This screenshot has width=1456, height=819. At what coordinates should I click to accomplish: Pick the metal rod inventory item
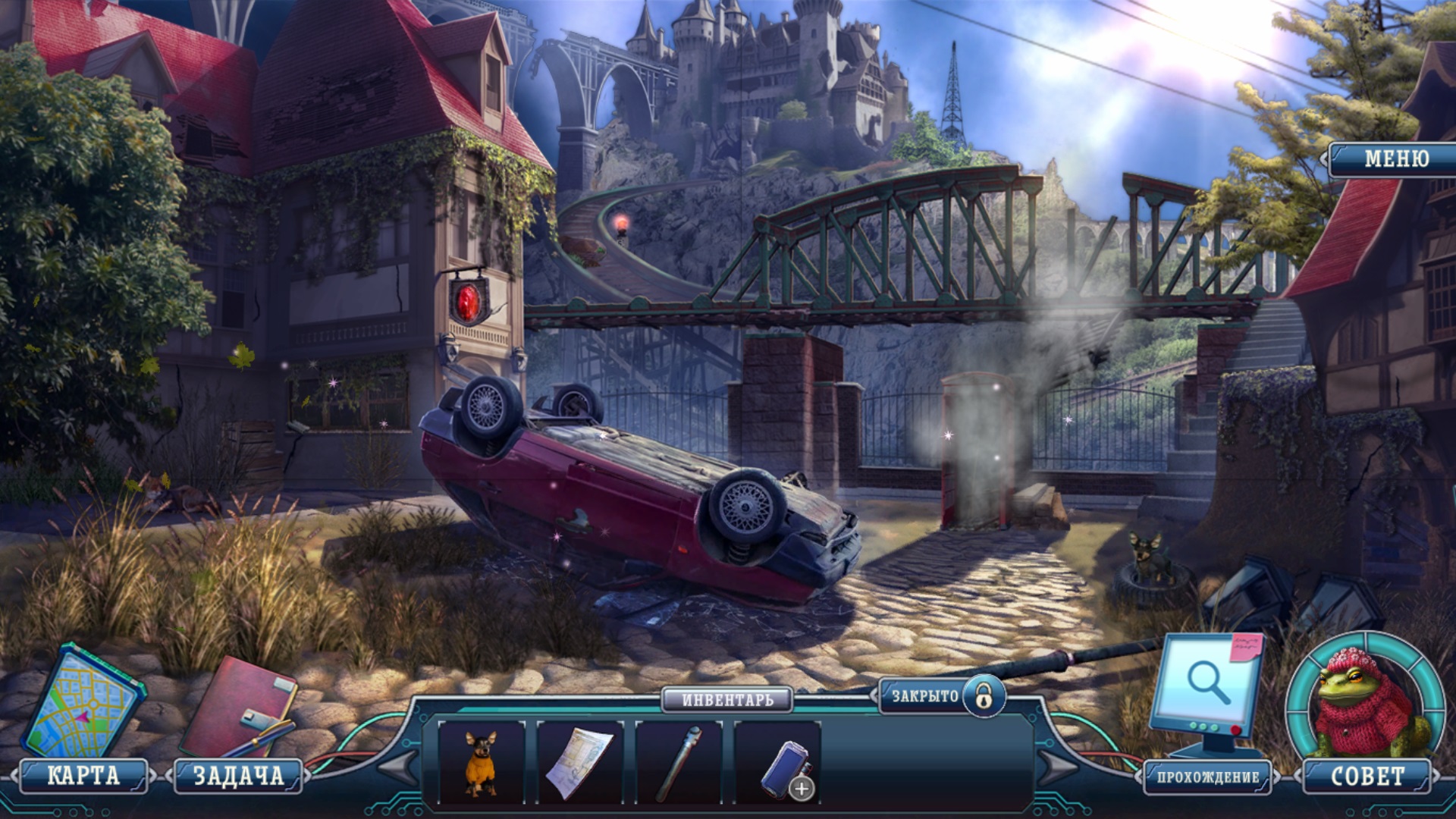679,762
